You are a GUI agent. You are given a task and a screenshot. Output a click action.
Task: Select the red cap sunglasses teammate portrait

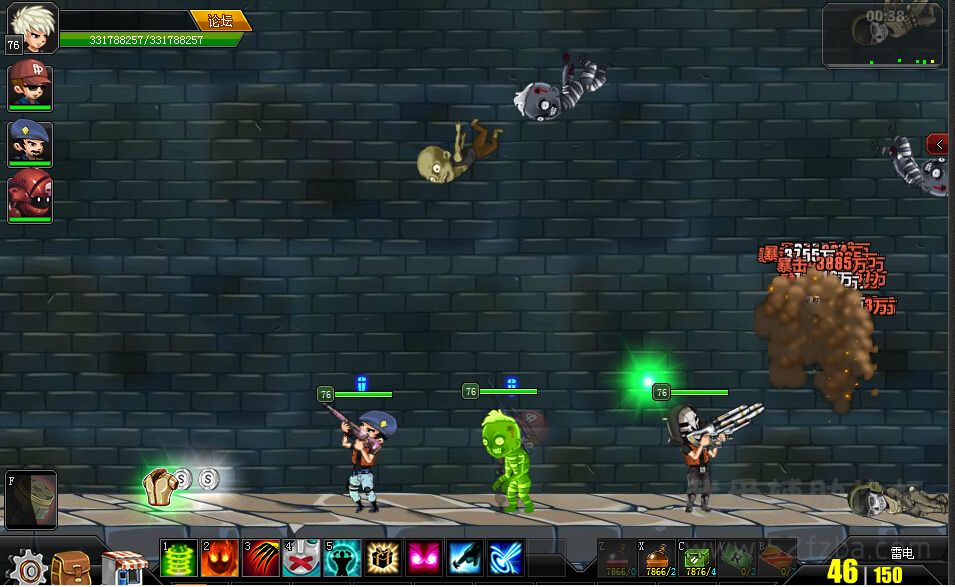coord(30,85)
